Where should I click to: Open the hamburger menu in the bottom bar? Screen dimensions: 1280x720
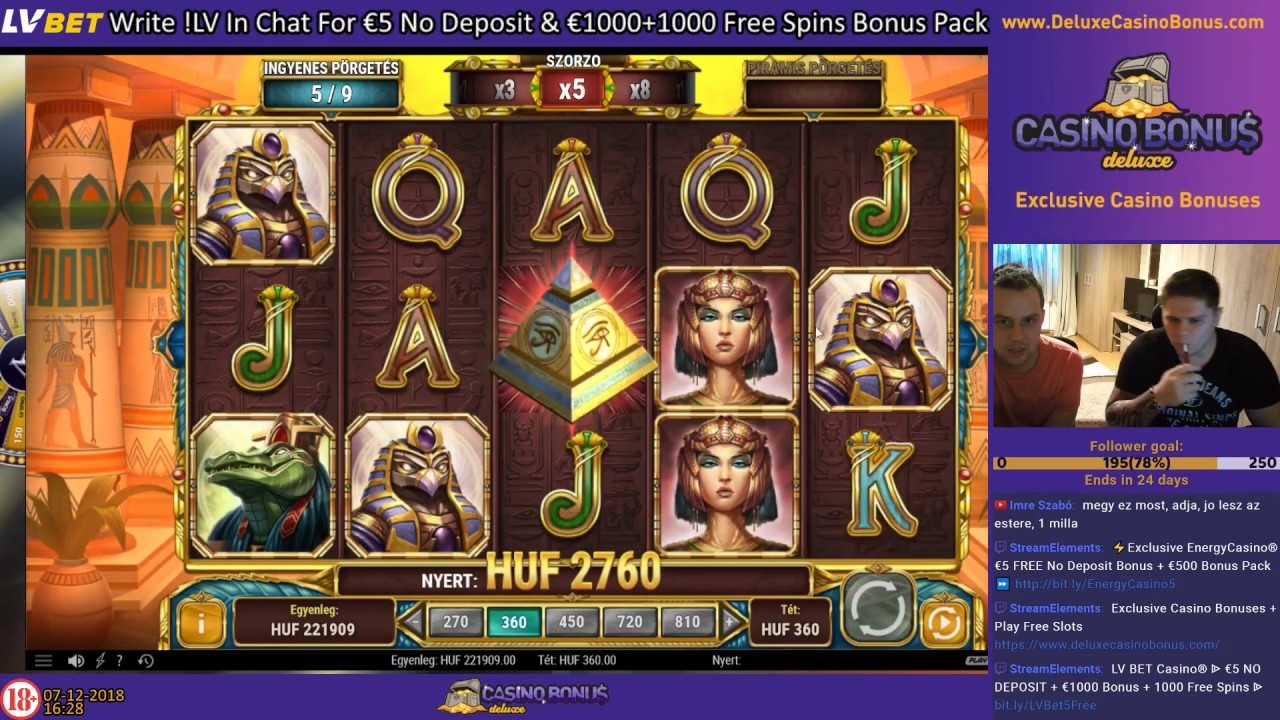coord(43,661)
